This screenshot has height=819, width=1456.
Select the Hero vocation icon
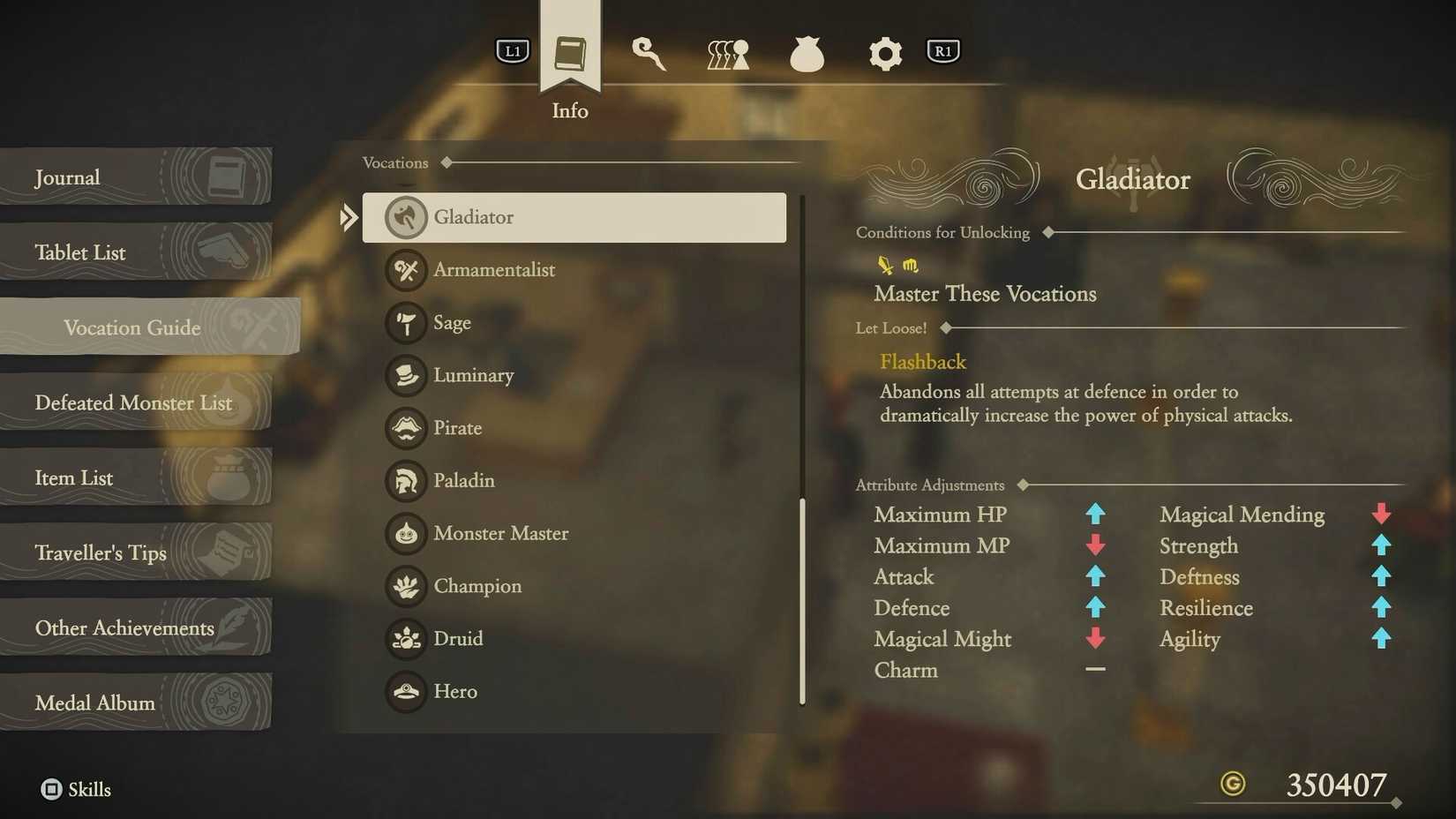pos(404,691)
